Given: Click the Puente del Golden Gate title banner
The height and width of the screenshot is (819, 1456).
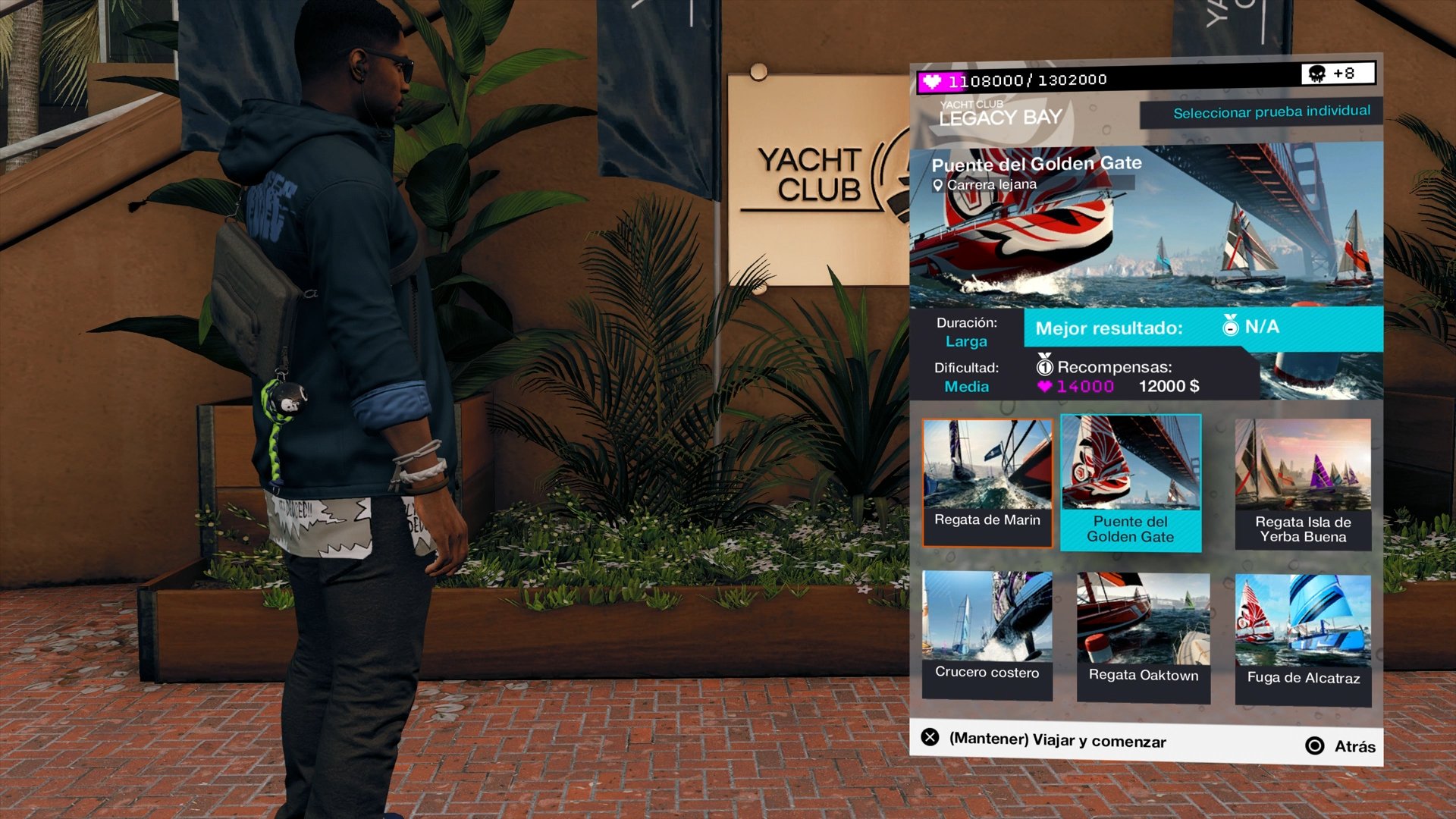Looking at the screenshot, I should pyautogui.click(x=1039, y=163).
